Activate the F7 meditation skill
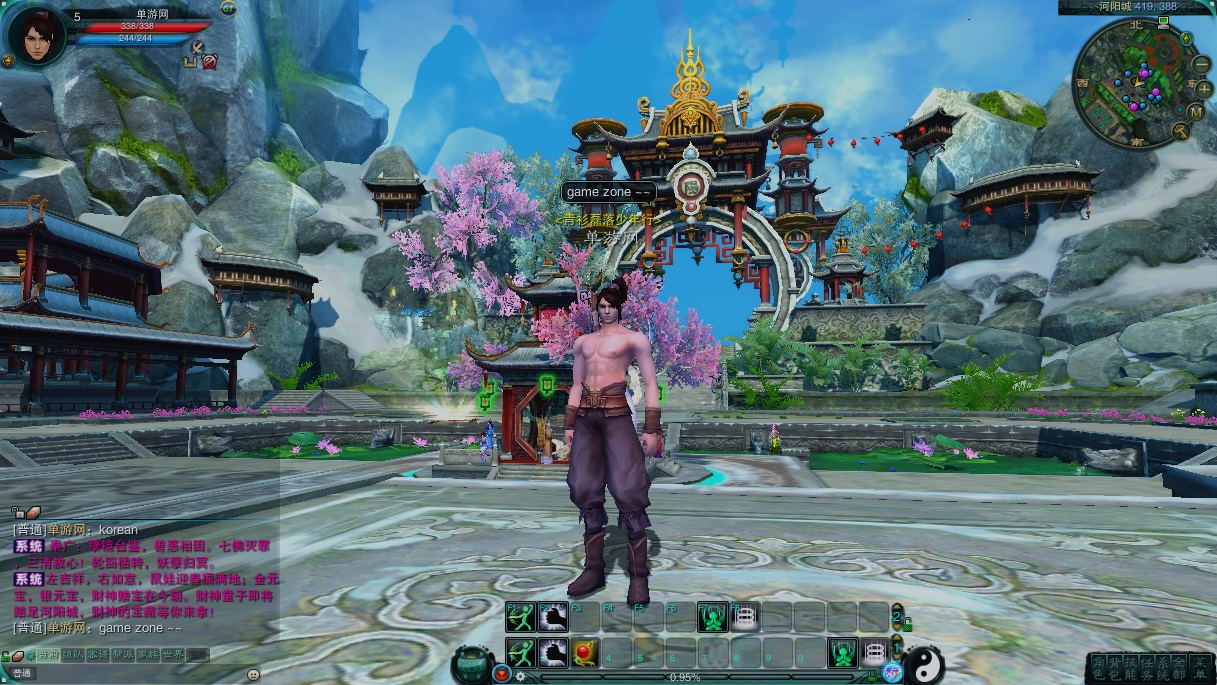Image resolution: width=1217 pixels, height=685 pixels. tap(712, 618)
